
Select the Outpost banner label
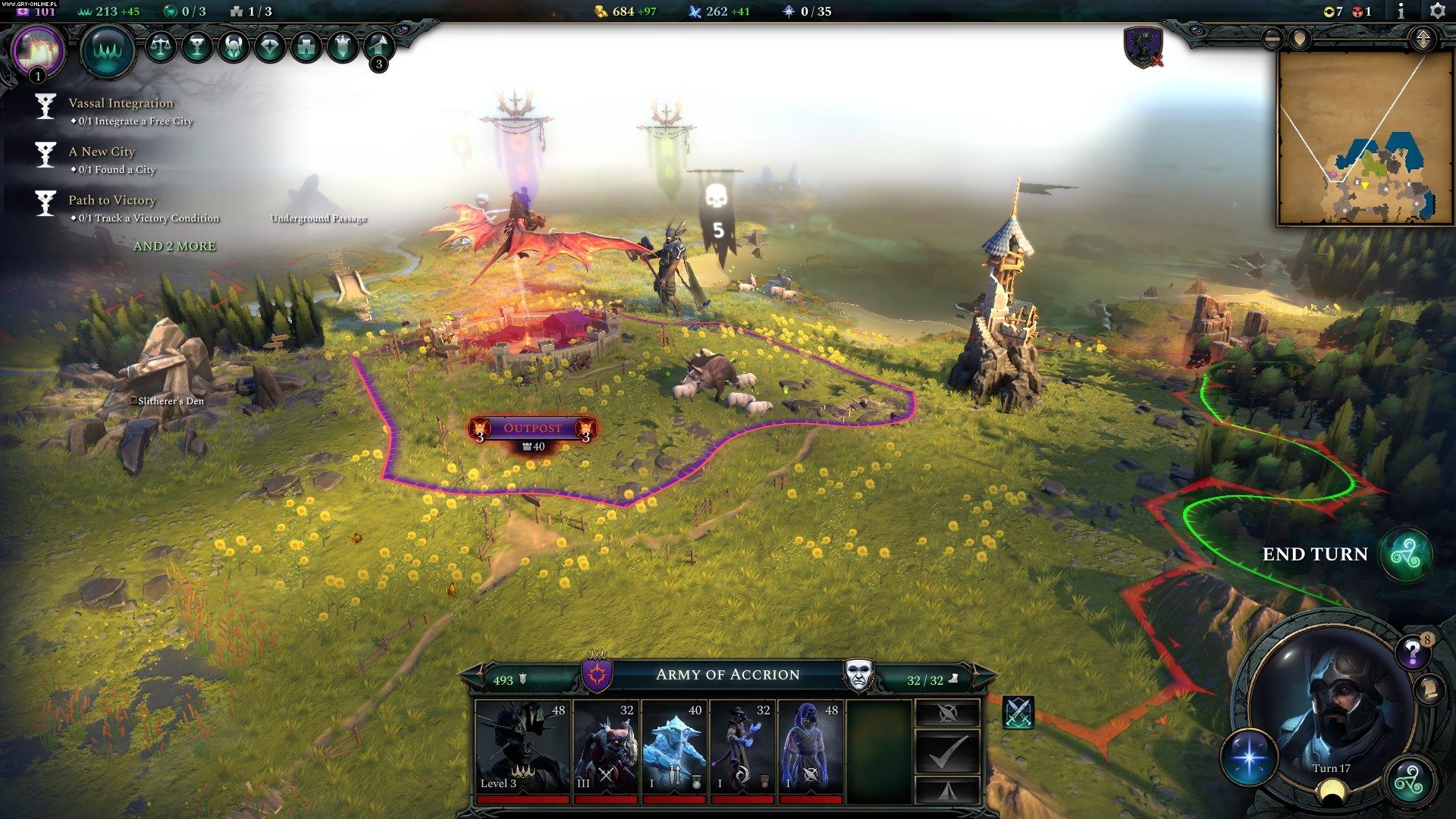(x=532, y=428)
